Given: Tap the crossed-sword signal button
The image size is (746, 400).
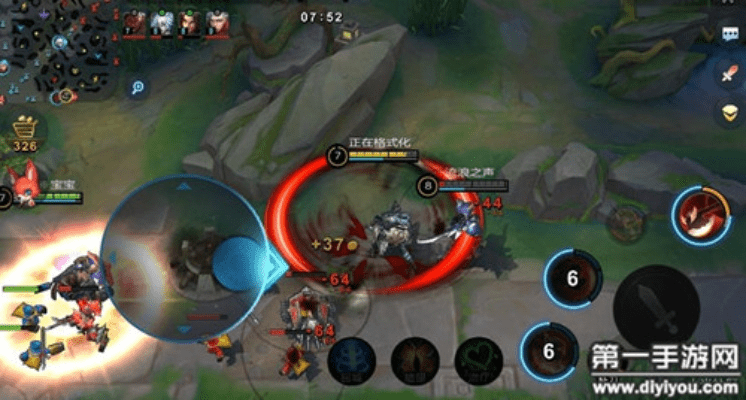Looking at the screenshot, I should point(730,73).
